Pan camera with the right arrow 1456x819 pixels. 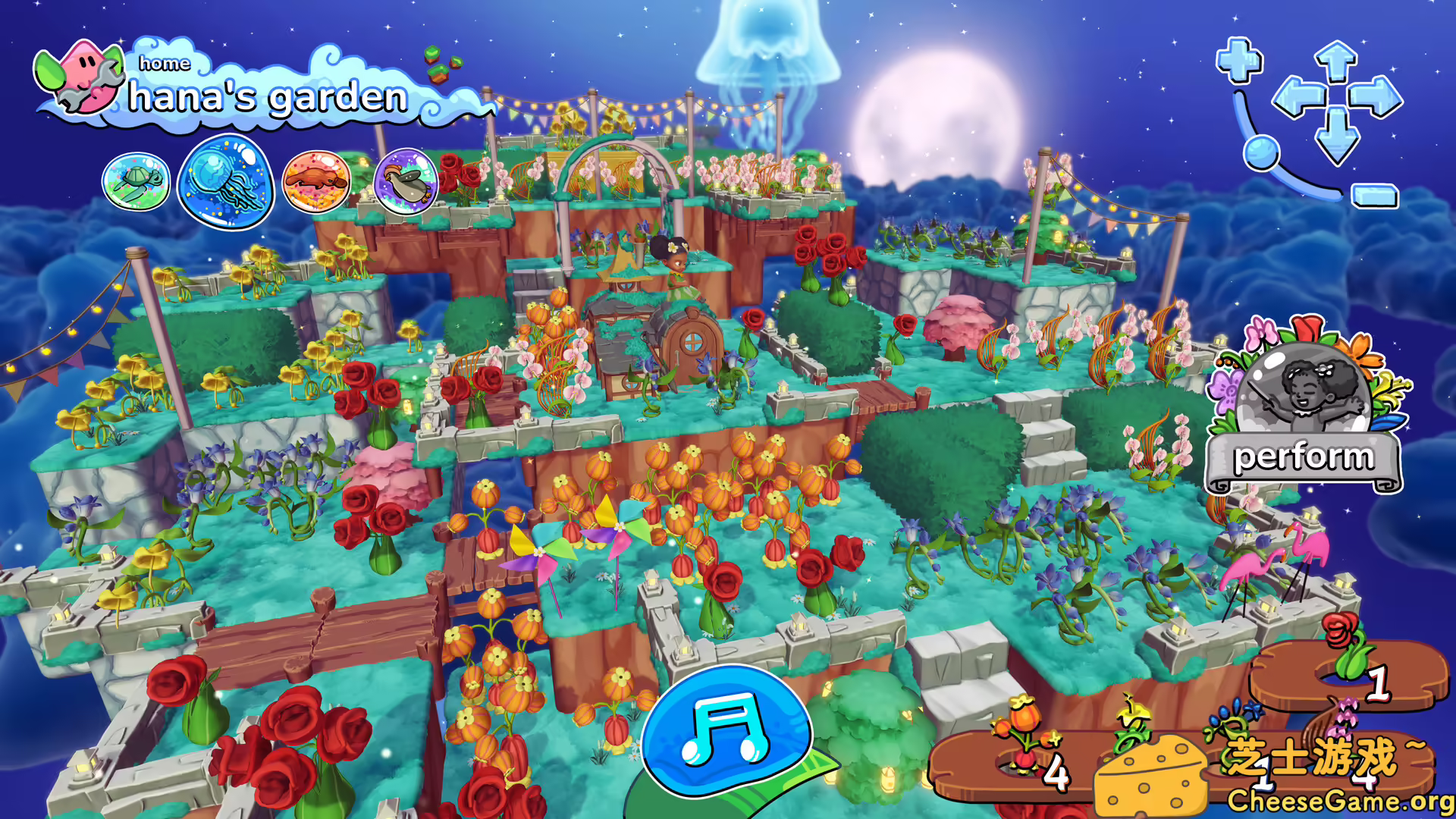pyautogui.click(x=1376, y=99)
